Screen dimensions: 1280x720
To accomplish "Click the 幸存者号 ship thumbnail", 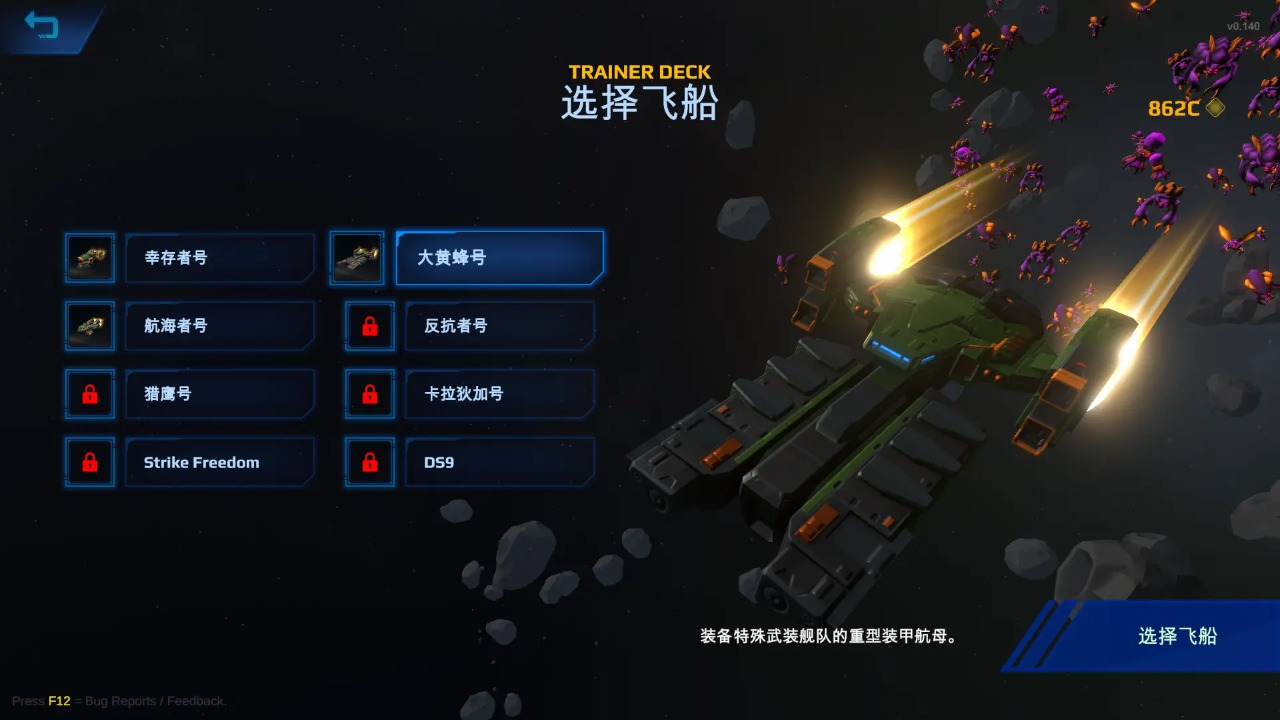I will pyautogui.click(x=90, y=258).
